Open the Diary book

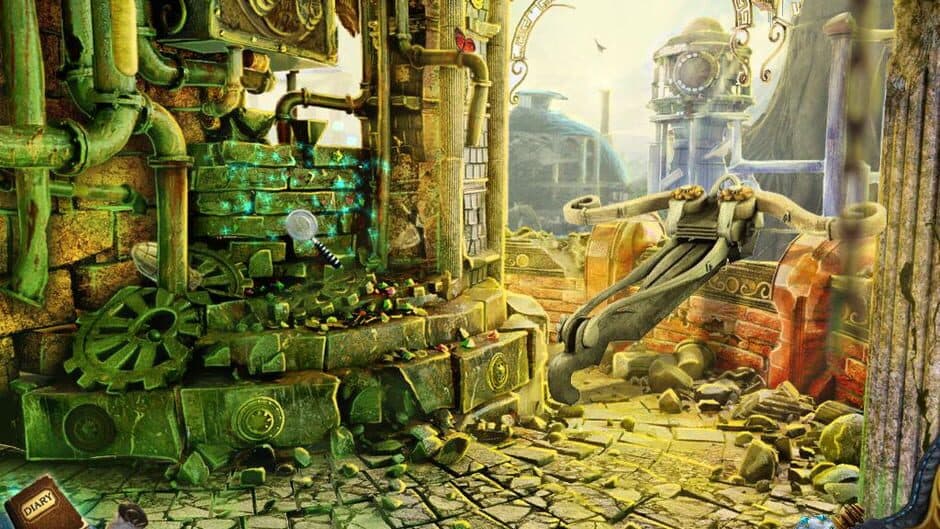click(40, 500)
